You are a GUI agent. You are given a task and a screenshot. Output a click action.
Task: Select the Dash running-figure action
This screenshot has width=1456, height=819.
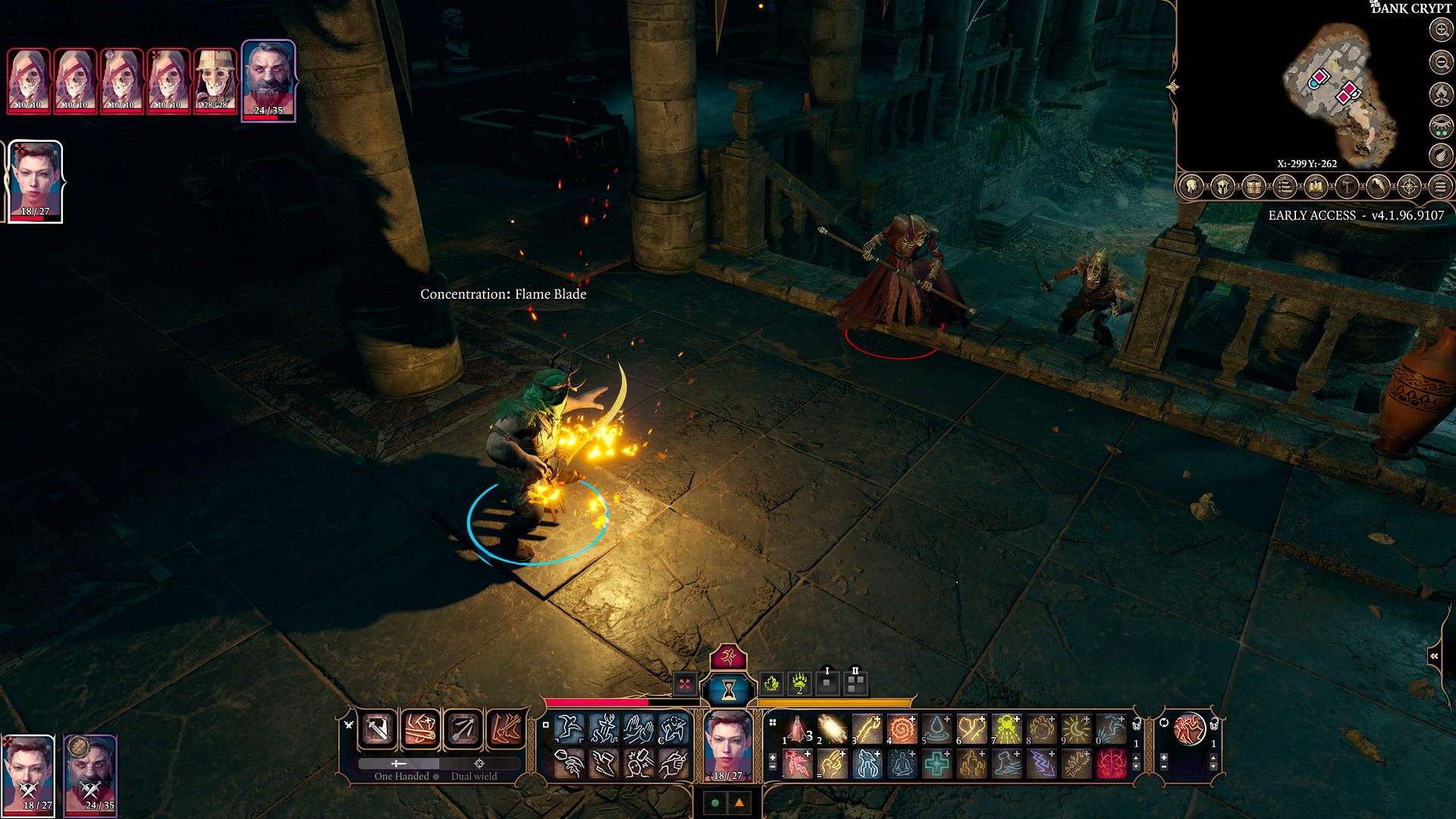click(x=570, y=729)
